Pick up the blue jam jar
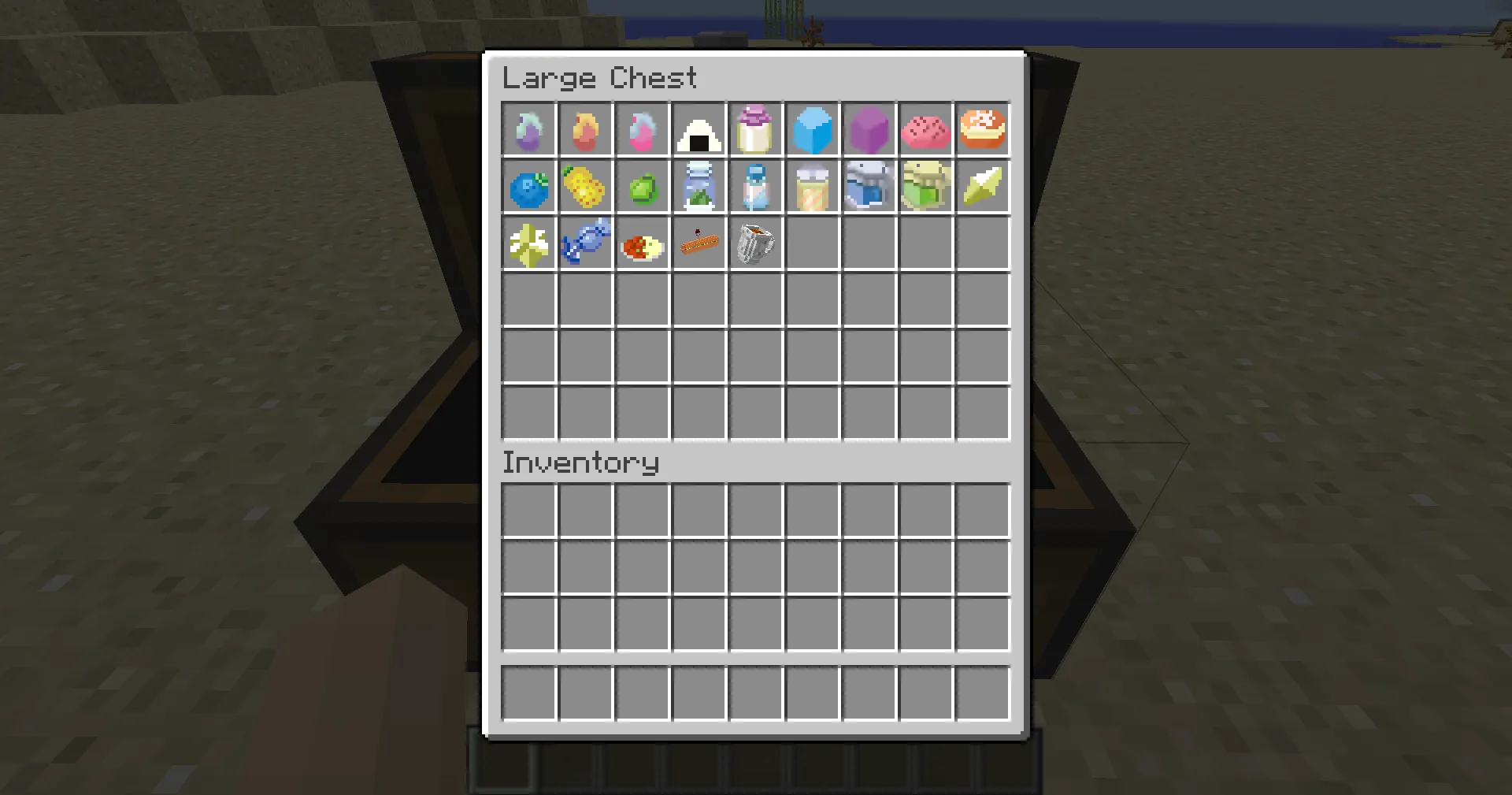1512x795 pixels. pos(869,186)
